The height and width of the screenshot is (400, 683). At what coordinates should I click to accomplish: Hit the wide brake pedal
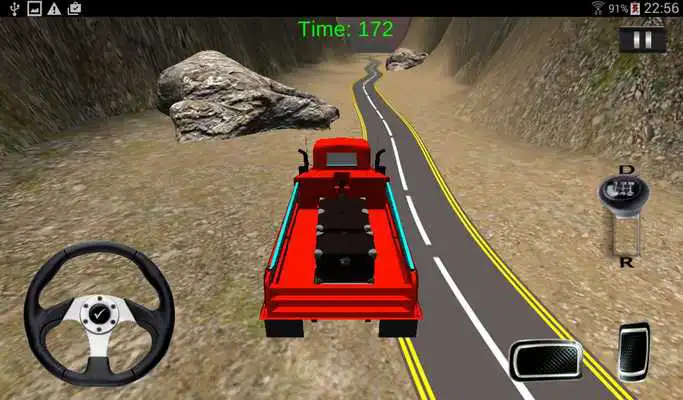click(x=545, y=358)
